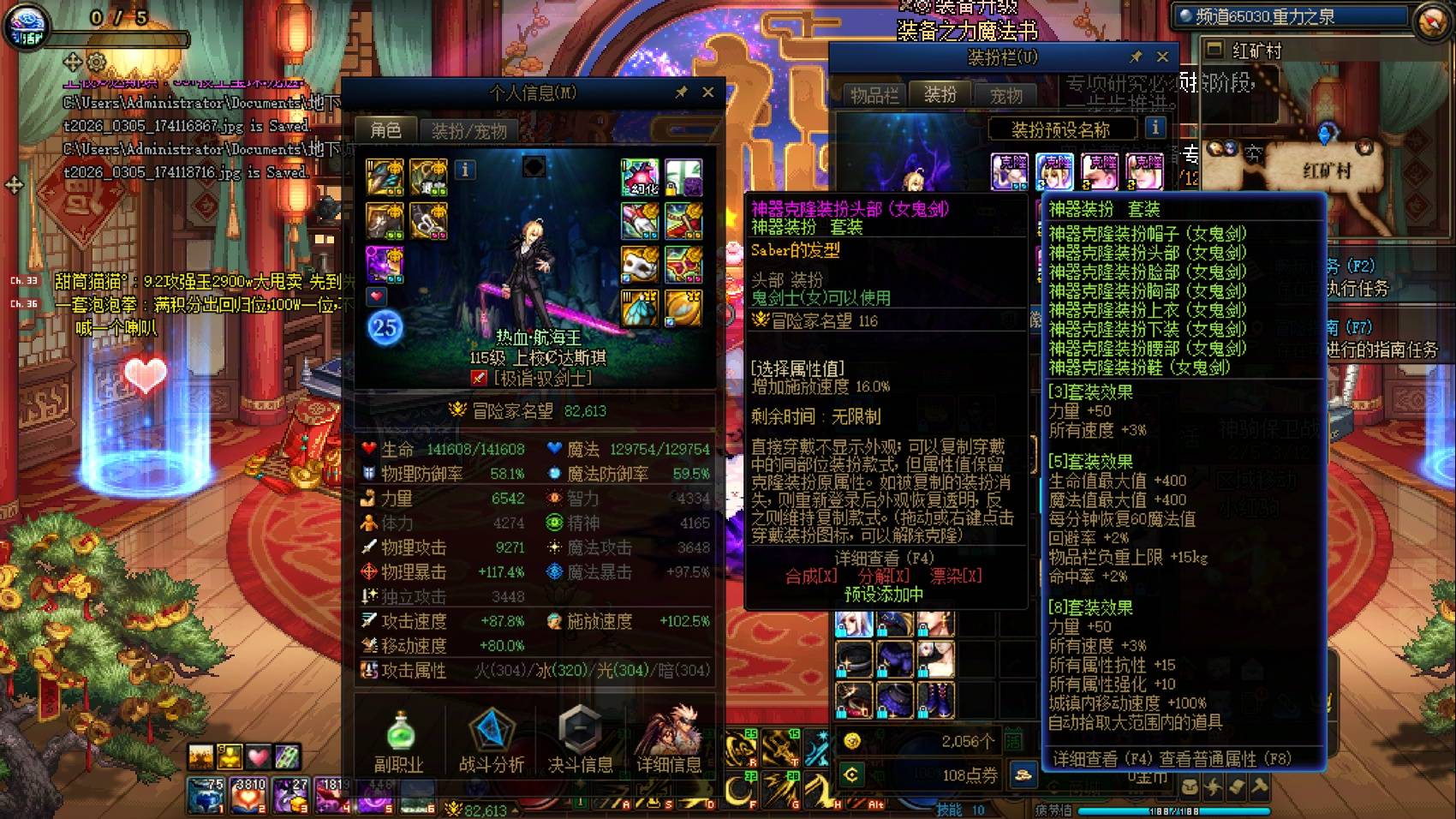Click the 副职业 green potion icon
The width and height of the screenshot is (1456, 819).
399,730
